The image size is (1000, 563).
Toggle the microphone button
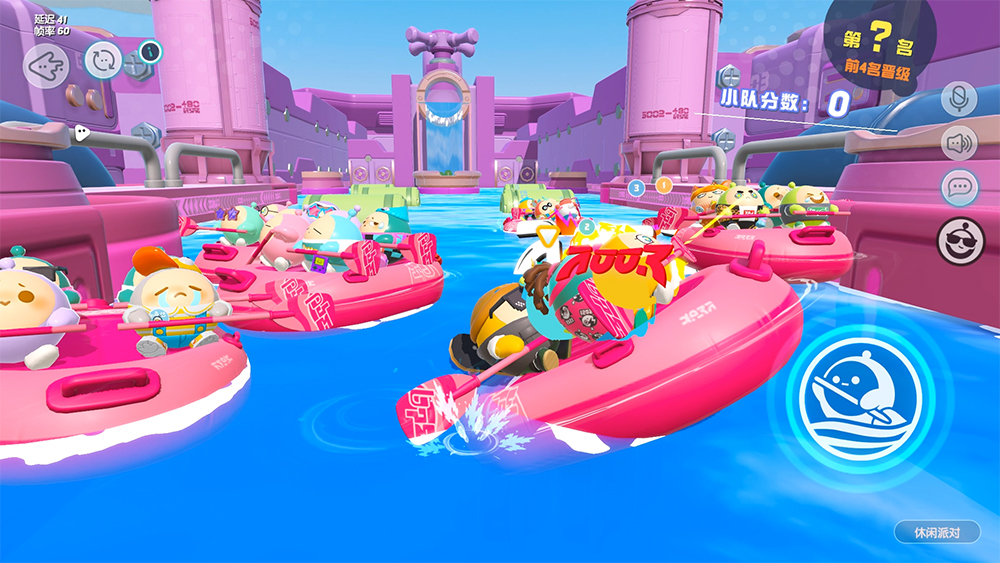[959, 98]
